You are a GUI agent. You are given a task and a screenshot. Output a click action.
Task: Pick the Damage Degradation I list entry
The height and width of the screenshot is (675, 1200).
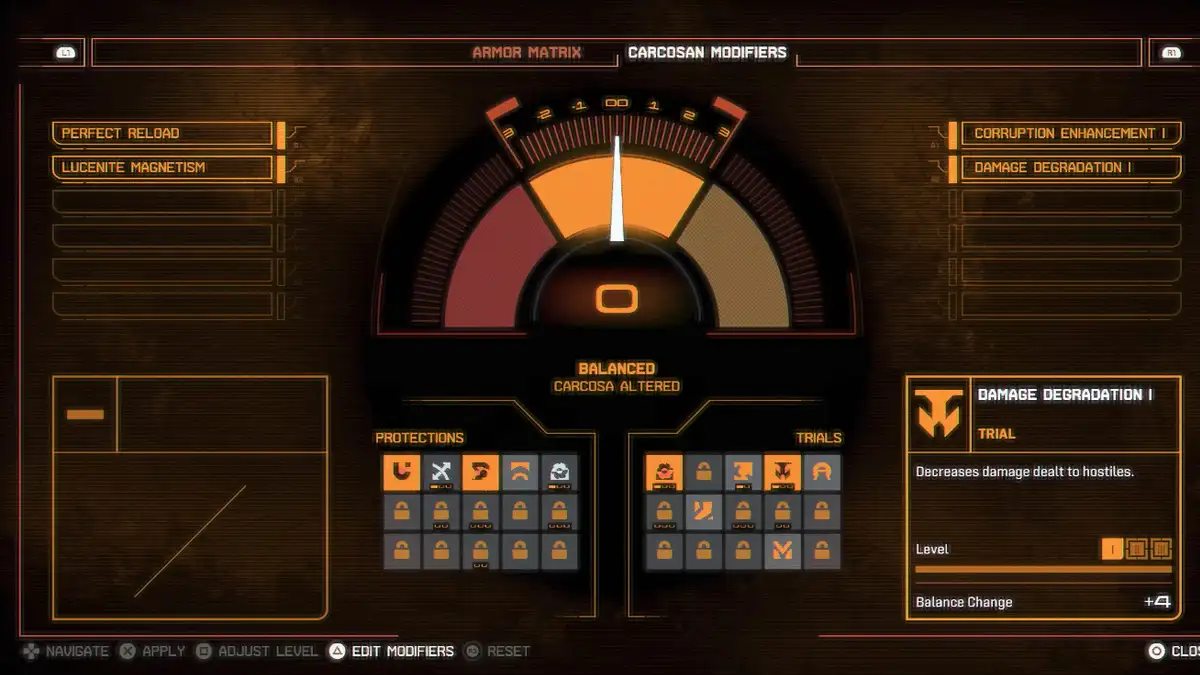[x=1070, y=167]
